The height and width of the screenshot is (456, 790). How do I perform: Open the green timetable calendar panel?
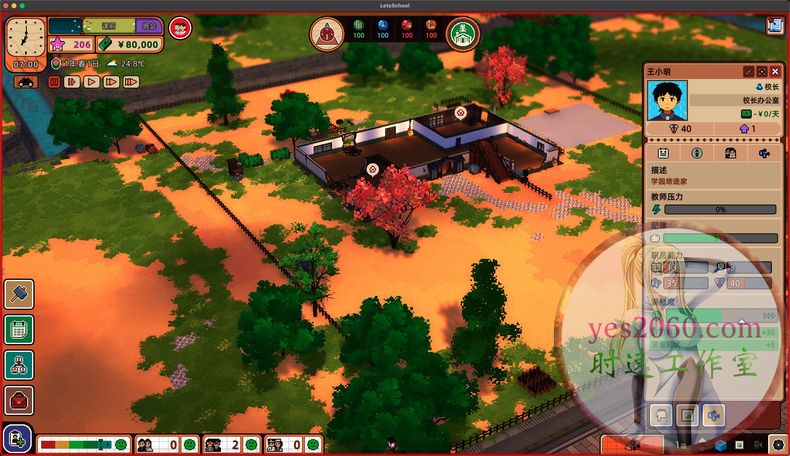[x=19, y=329]
